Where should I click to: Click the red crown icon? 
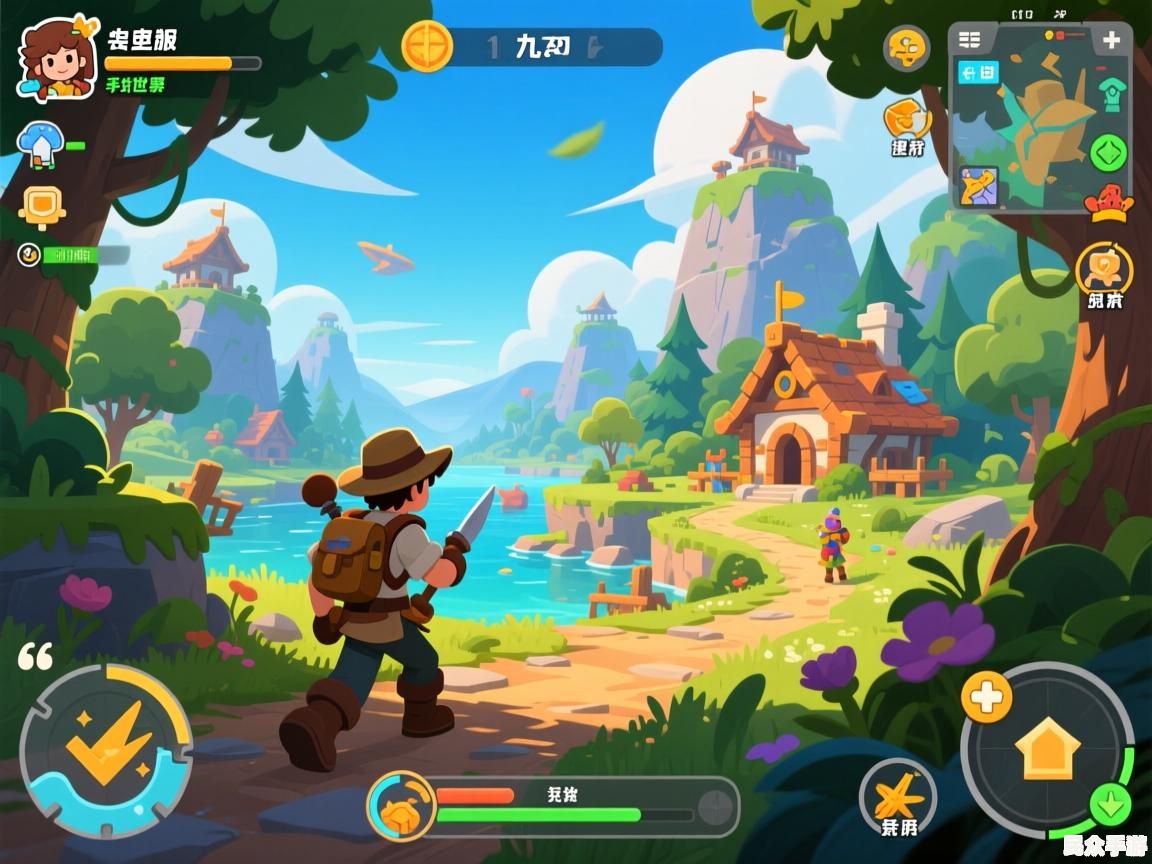pos(1110,203)
